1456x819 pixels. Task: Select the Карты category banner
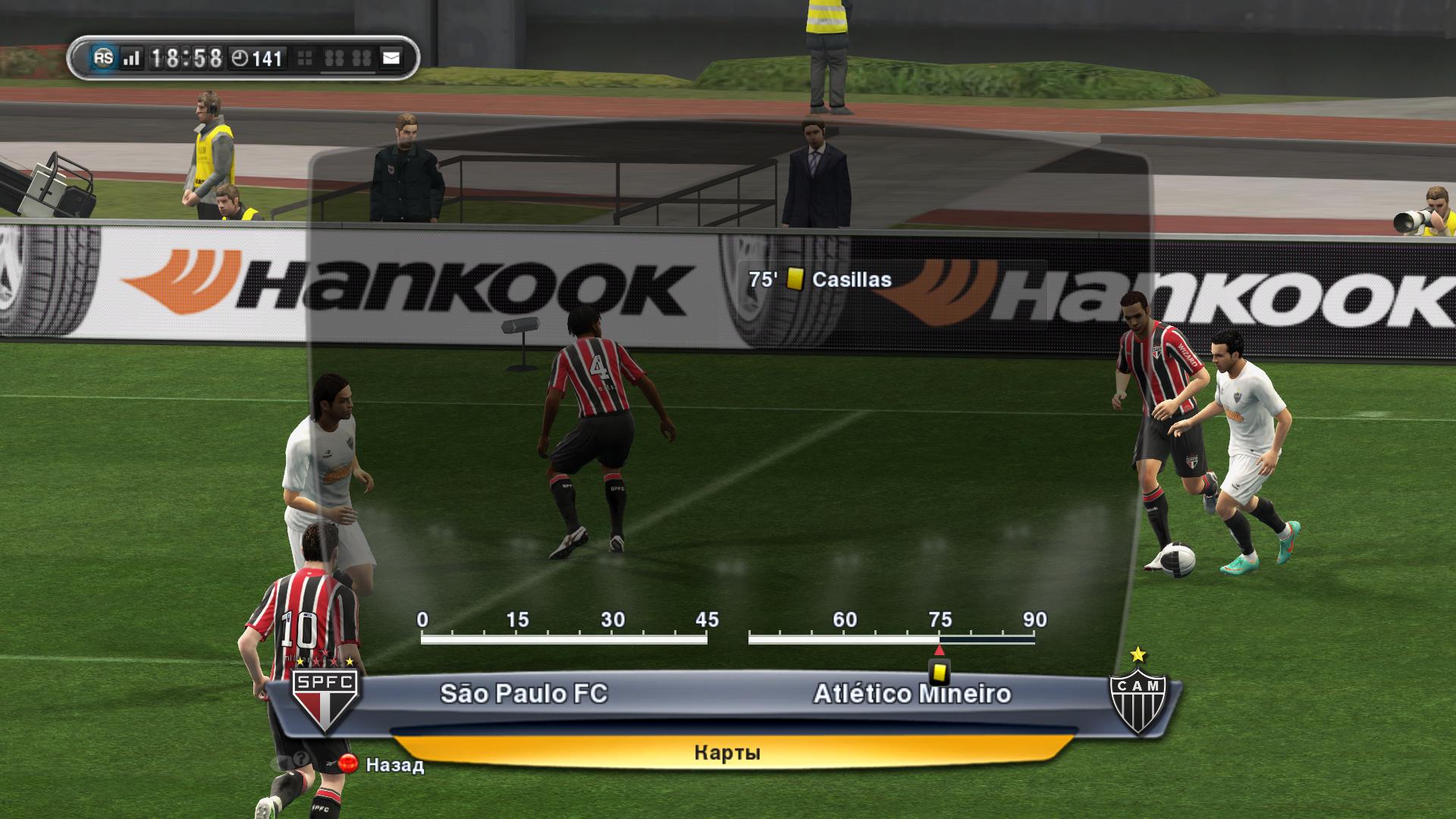[x=726, y=752]
